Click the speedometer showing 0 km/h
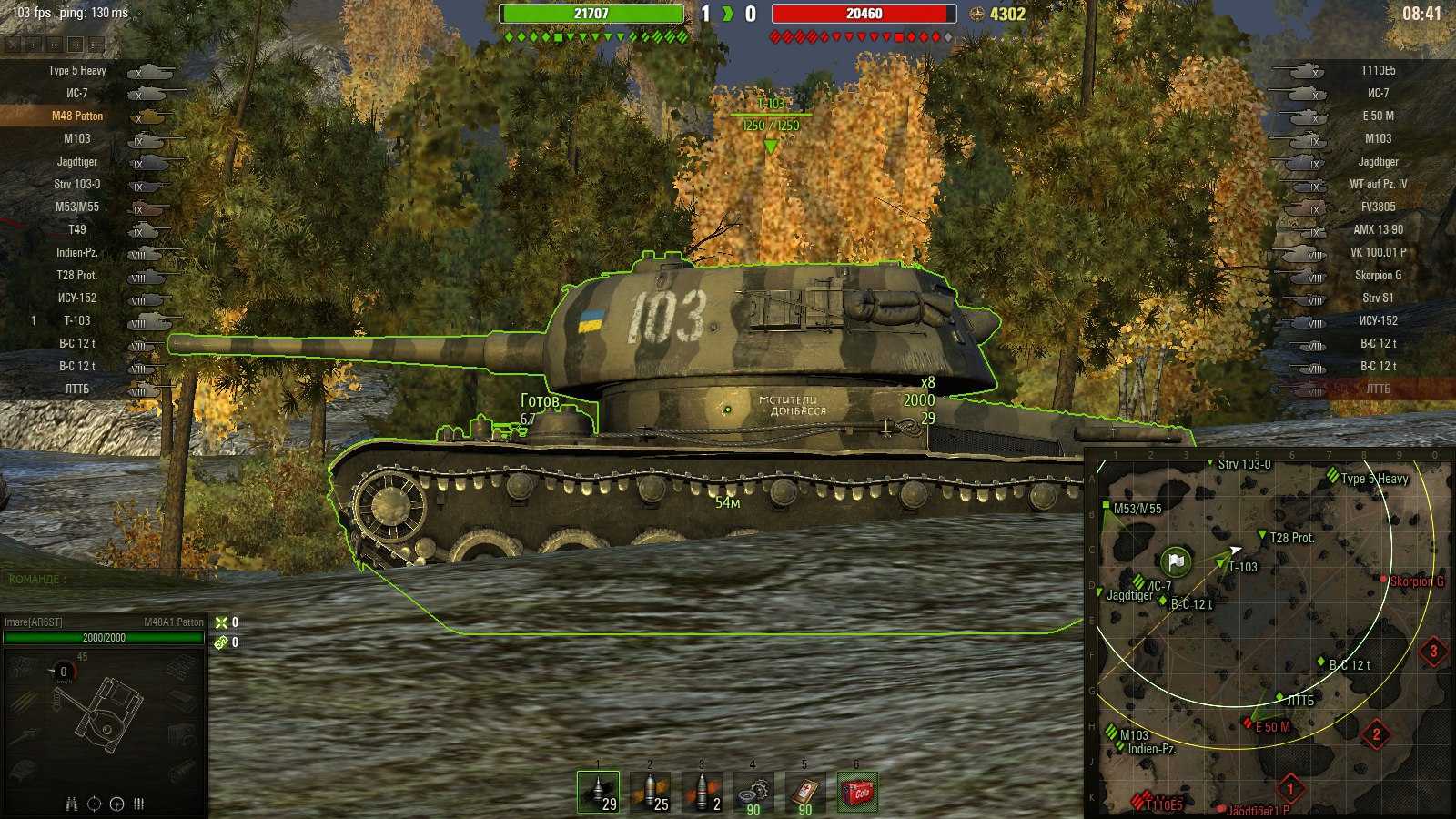1456x819 pixels. (62, 671)
